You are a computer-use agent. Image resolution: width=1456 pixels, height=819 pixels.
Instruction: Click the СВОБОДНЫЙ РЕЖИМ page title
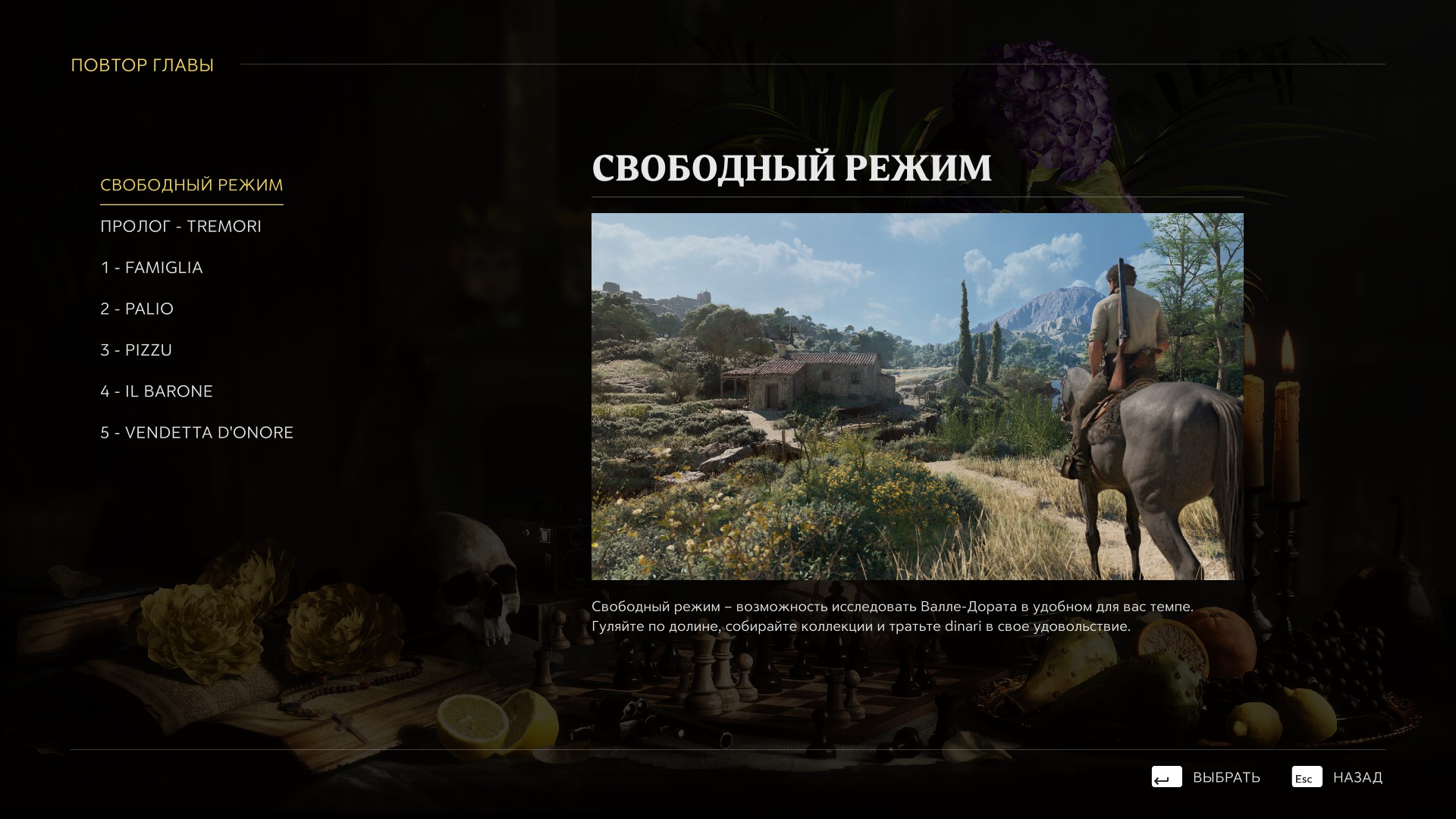click(793, 167)
